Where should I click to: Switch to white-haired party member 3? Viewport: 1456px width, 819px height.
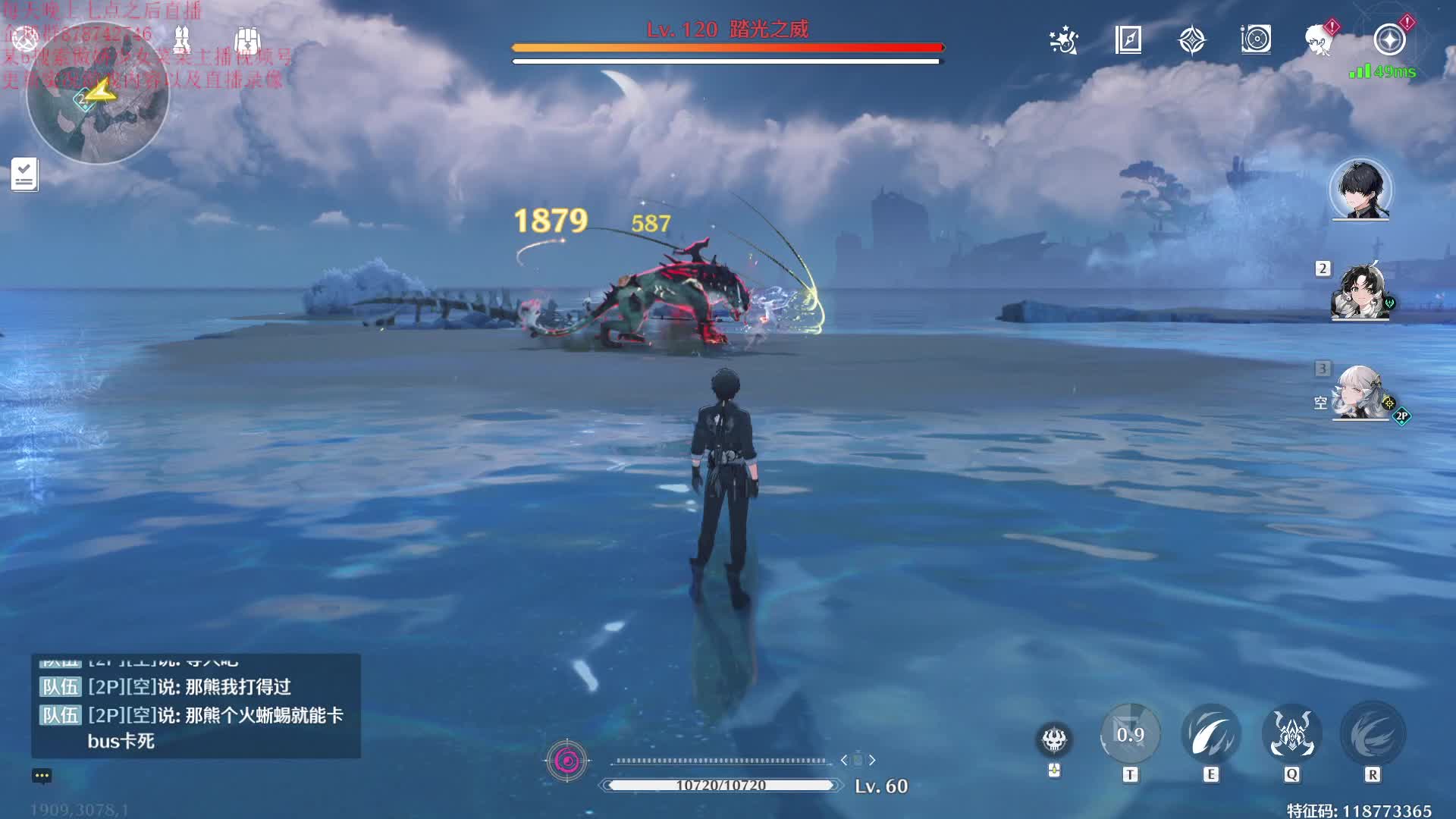point(1360,393)
